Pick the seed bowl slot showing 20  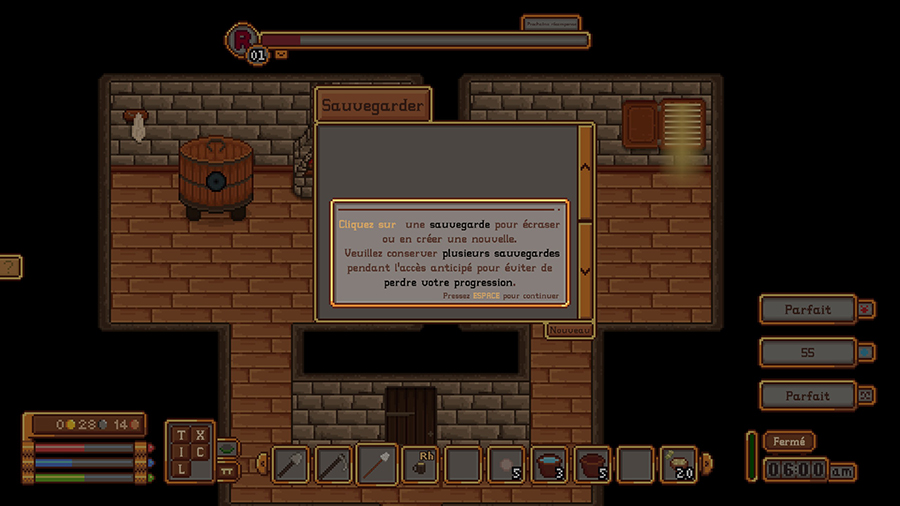click(x=680, y=464)
